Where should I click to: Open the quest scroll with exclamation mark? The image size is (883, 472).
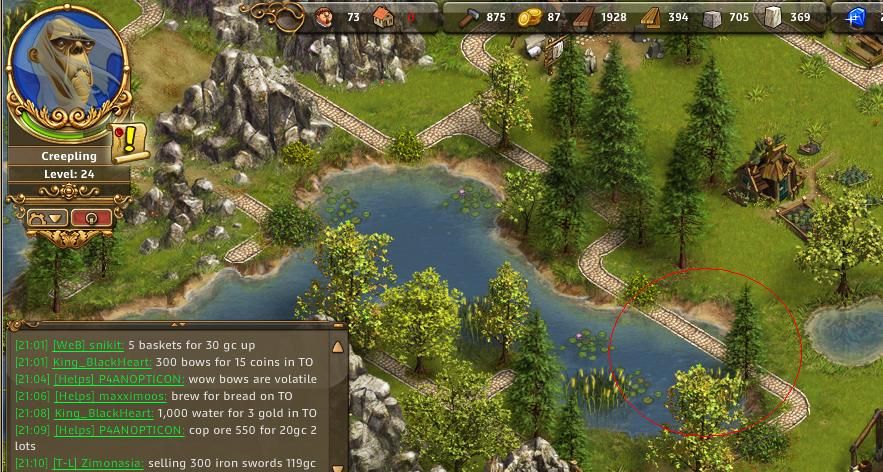click(129, 143)
